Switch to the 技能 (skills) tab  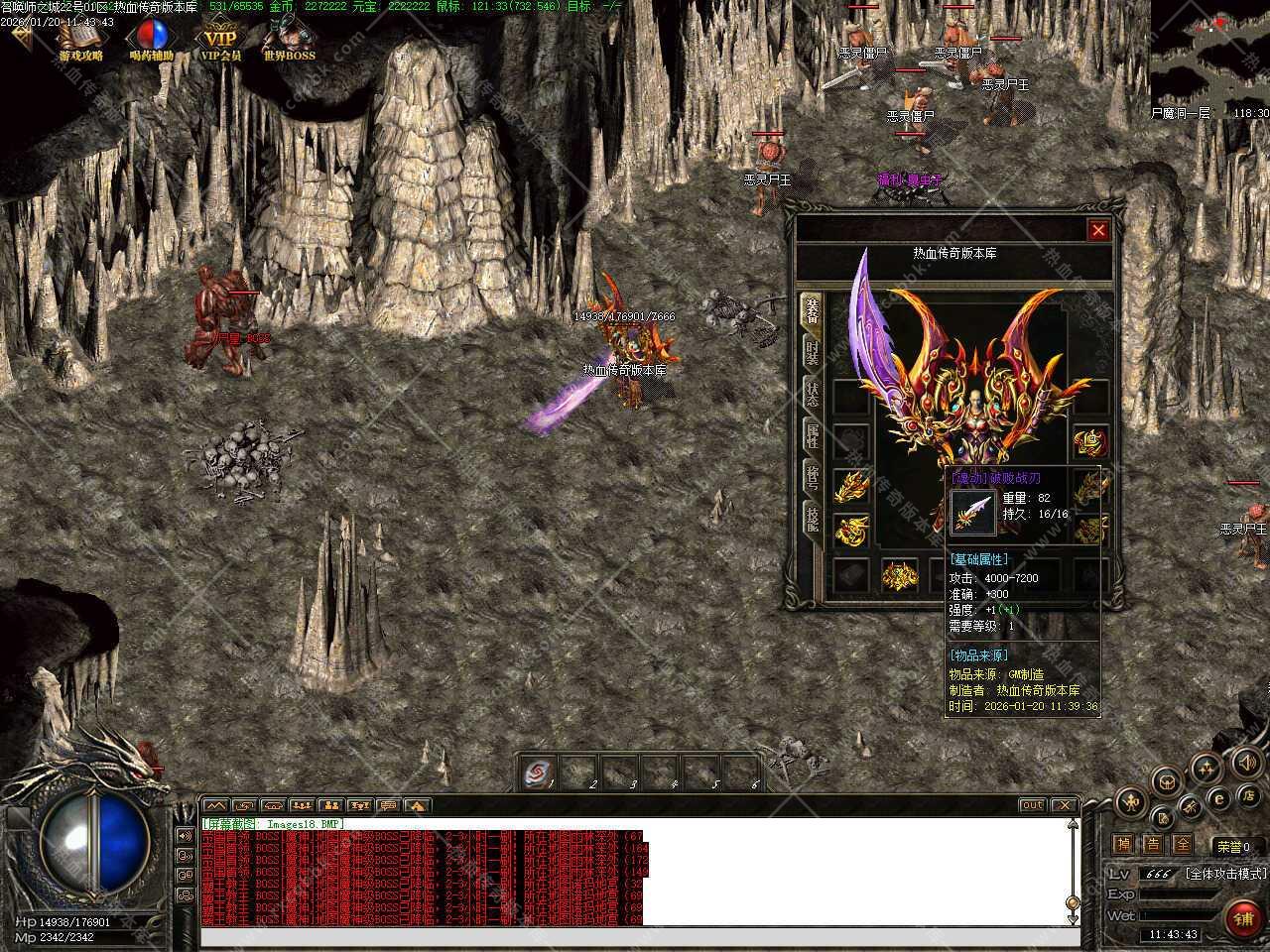812,519
